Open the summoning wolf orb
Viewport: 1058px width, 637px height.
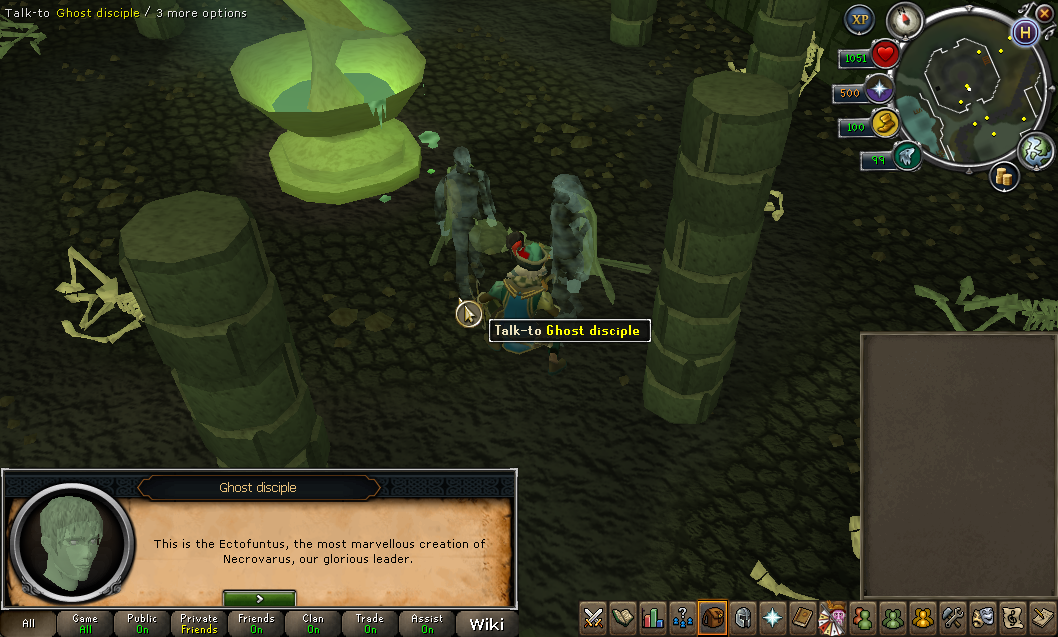point(907,156)
